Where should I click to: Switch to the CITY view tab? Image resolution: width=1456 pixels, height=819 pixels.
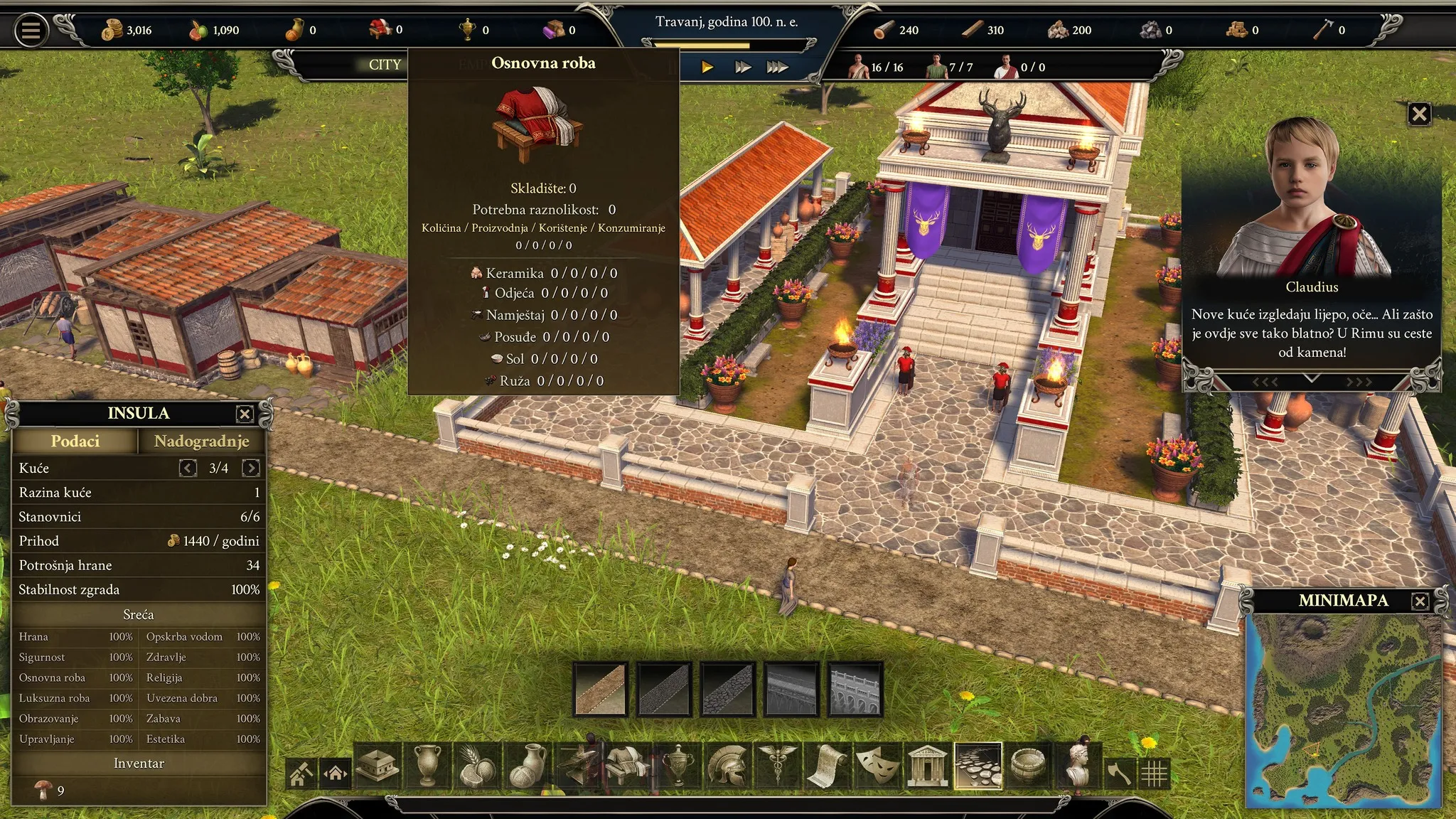pyautogui.click(x=385, y=65)
